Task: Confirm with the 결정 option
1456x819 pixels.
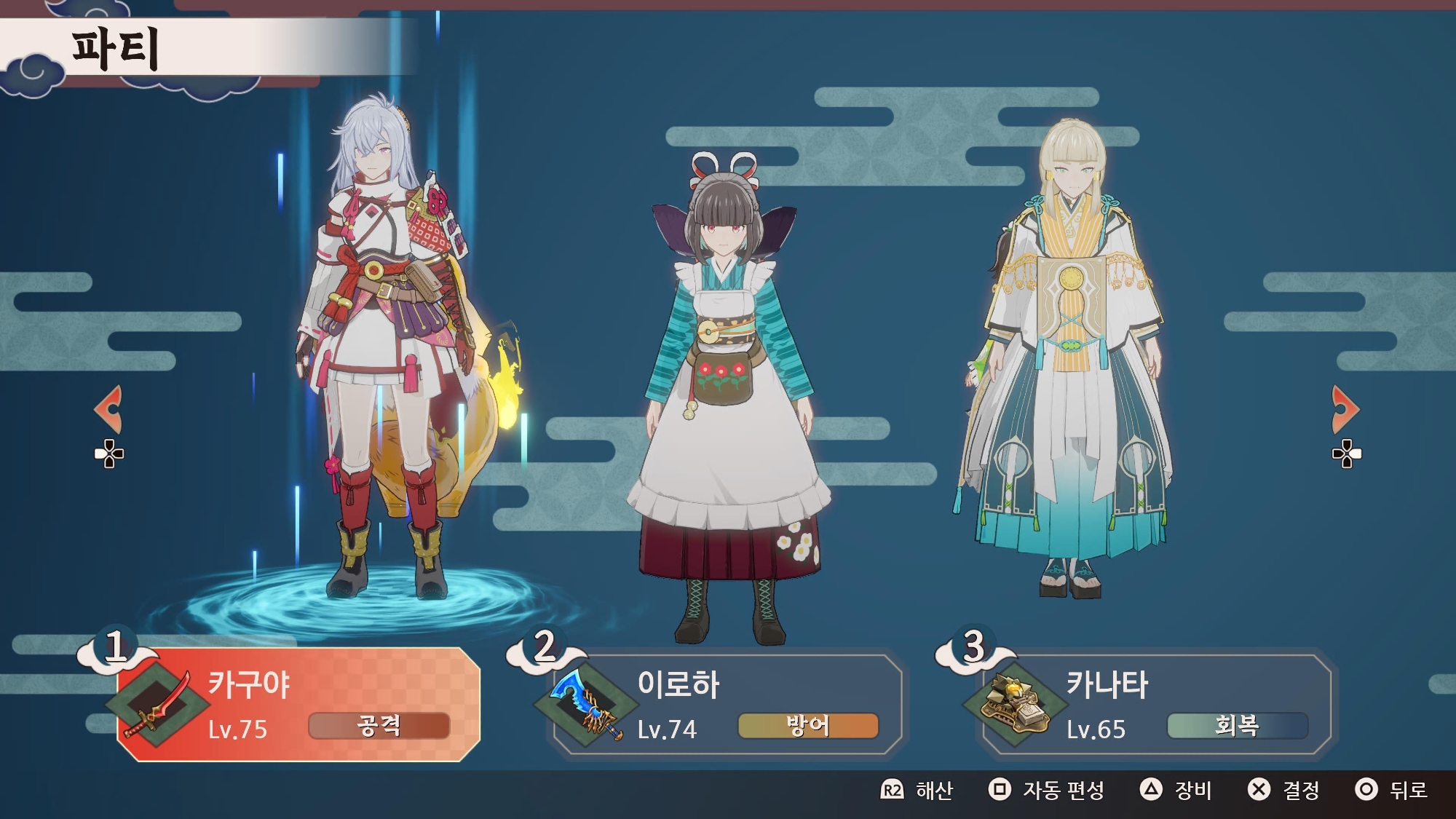Action: (1283, 790)
